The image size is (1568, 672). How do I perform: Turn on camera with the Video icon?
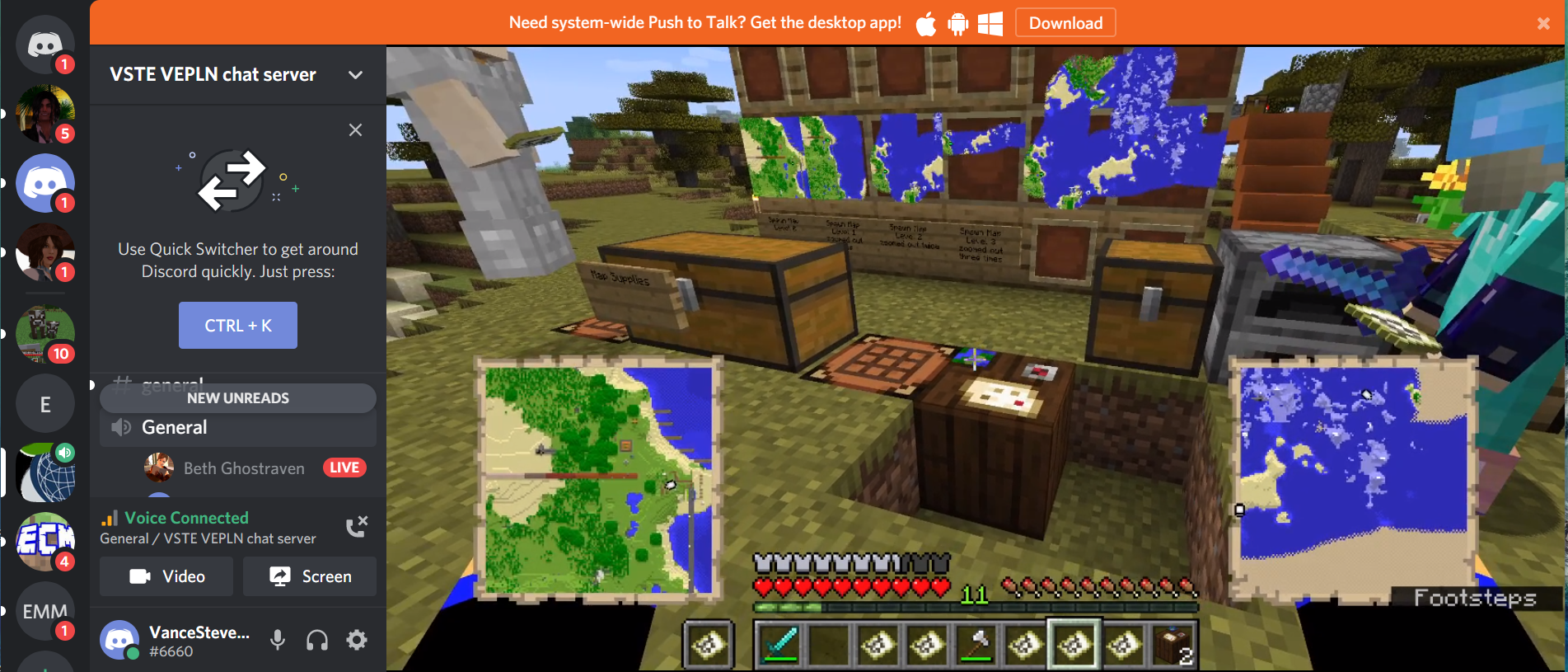tap(166, 576)
